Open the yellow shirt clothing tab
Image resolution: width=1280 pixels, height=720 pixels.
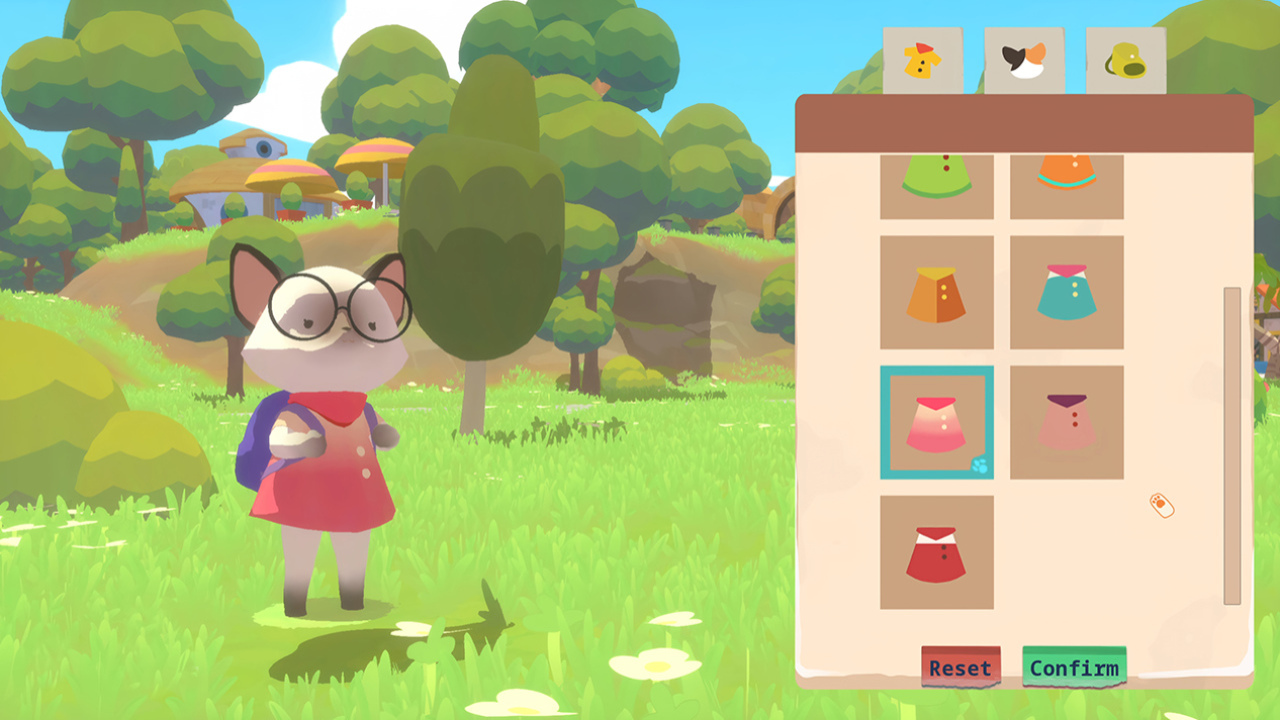(921, 60)
